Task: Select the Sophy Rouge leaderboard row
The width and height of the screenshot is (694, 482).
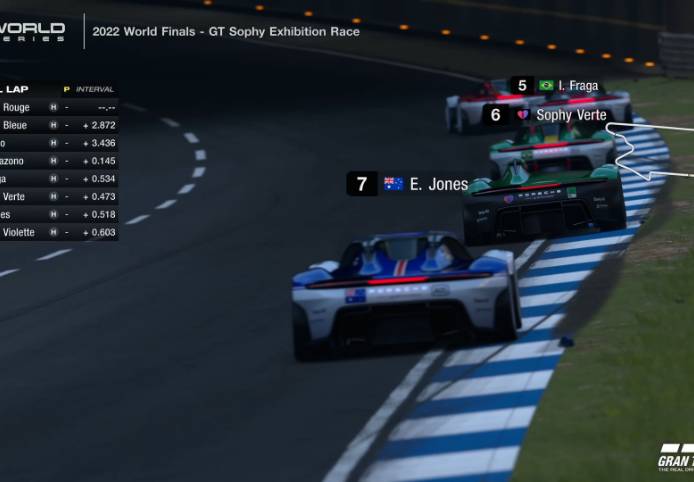Action: click(58, 107)
